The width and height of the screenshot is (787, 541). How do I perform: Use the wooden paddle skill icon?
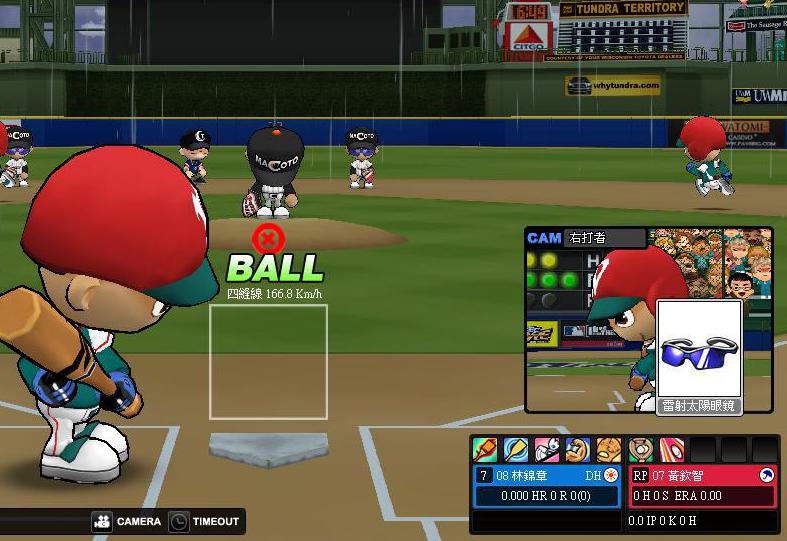(516, 450)
